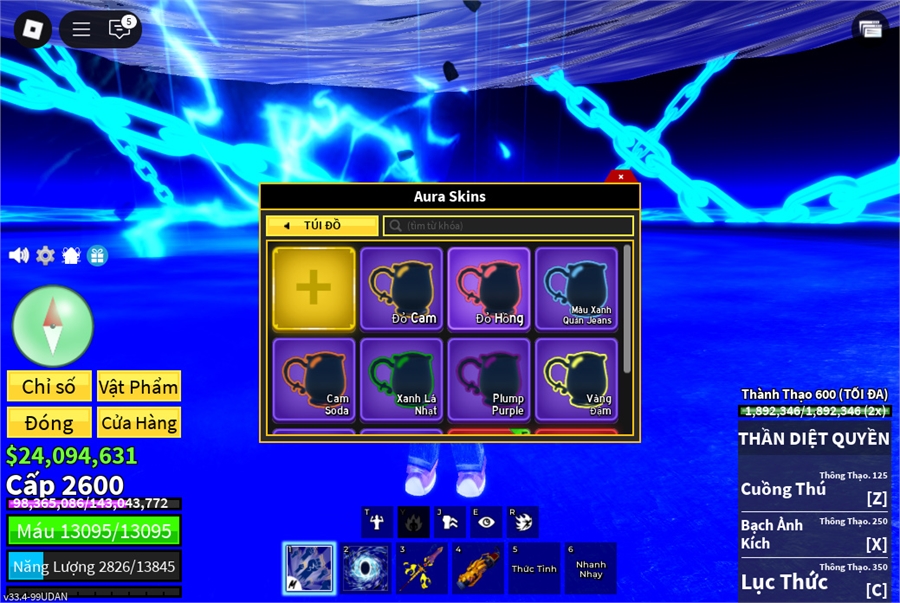The width and height of the screenshot is (900, 603).
Task: Go back to Túi Đồ inventory
Action: coord(322,226)
